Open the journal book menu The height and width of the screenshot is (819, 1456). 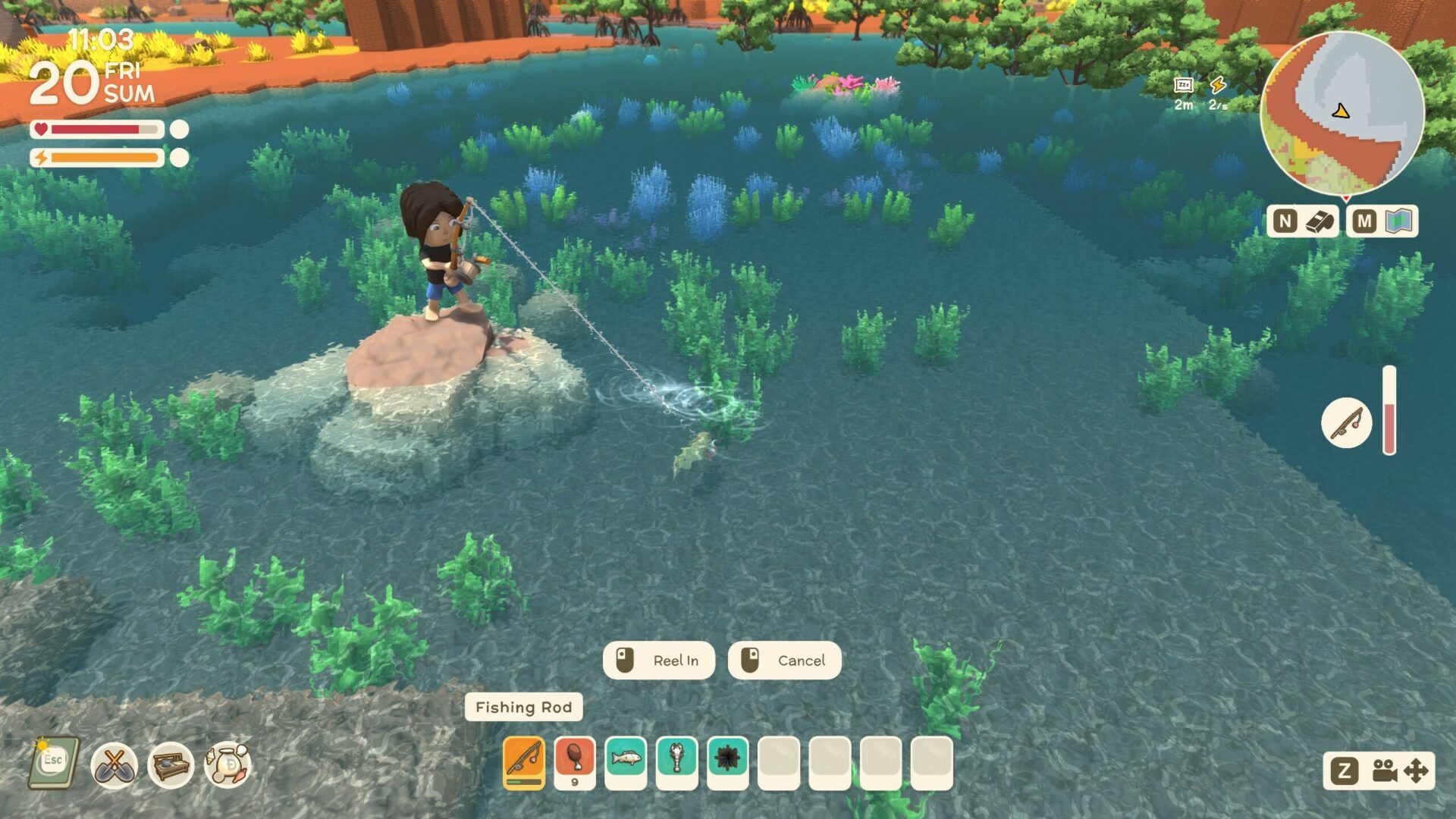point(54,763)
